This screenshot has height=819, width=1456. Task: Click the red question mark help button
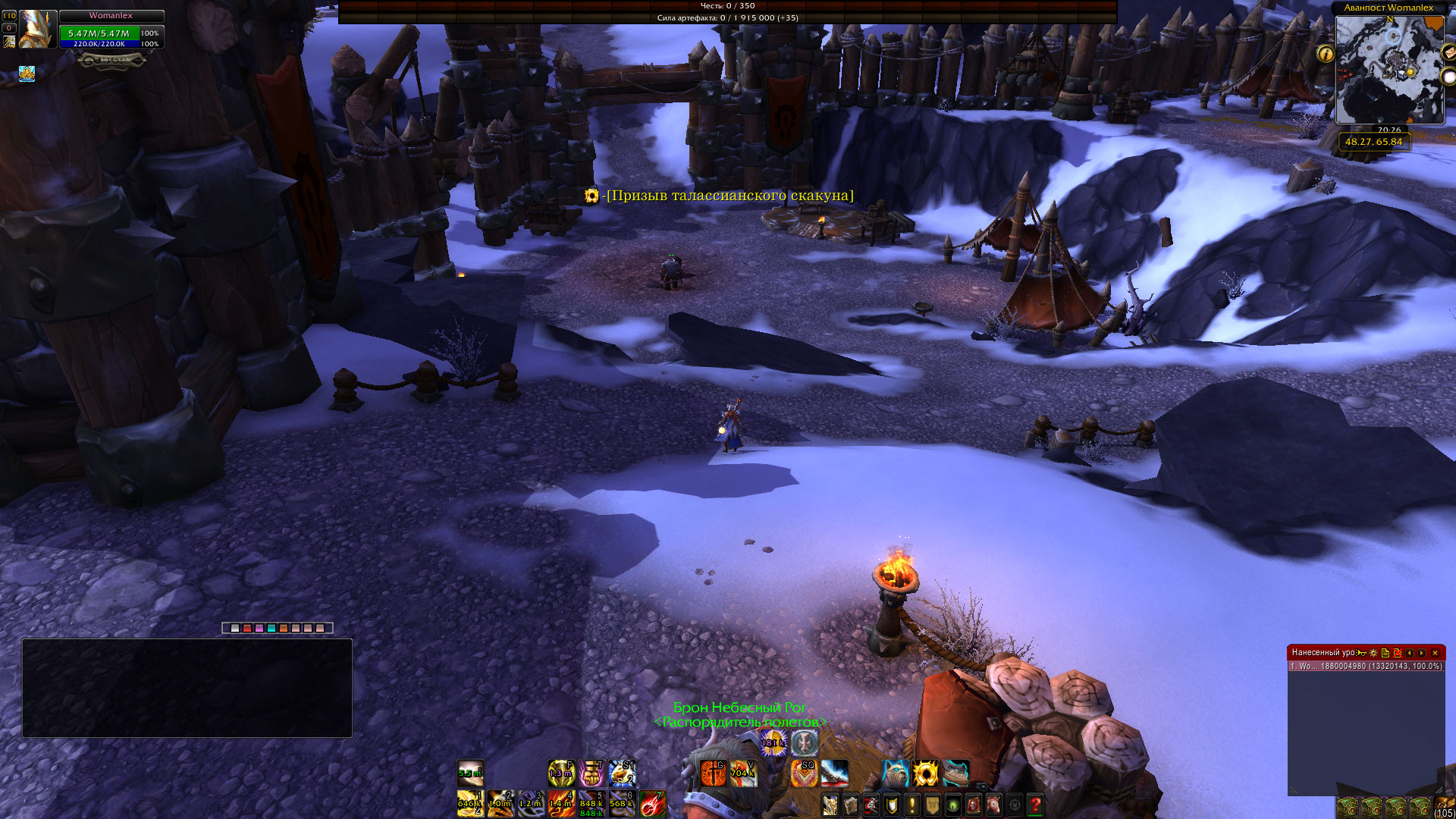click(1035, 805)
